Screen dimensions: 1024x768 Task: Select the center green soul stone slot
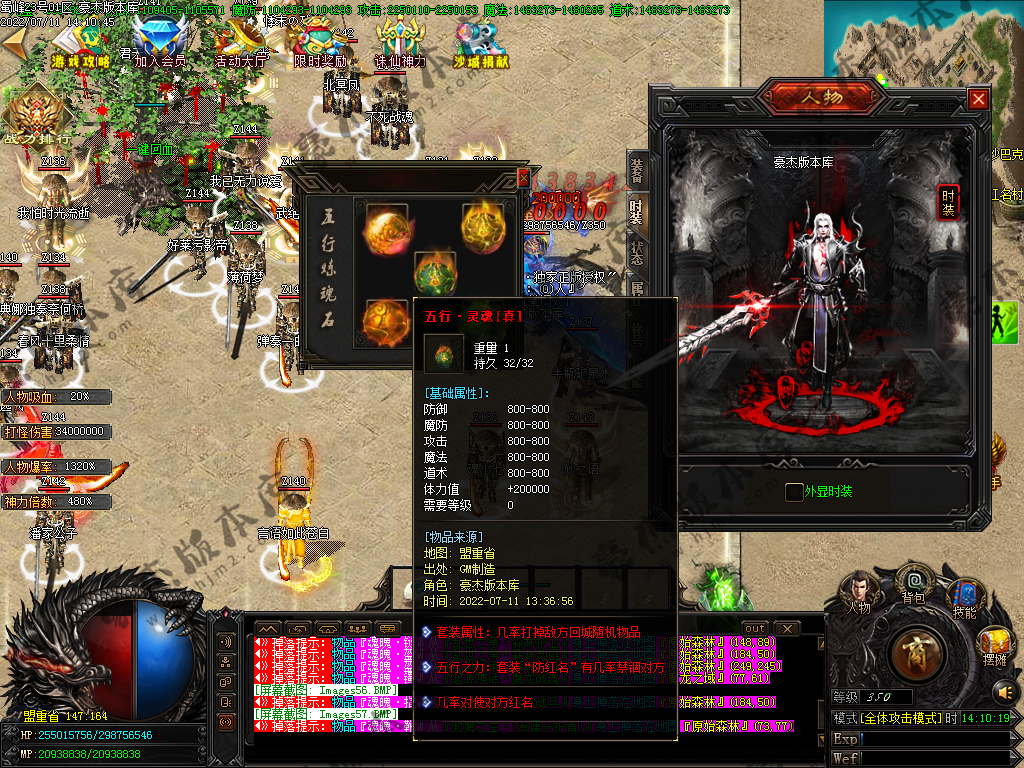click(x=434, y=272)
